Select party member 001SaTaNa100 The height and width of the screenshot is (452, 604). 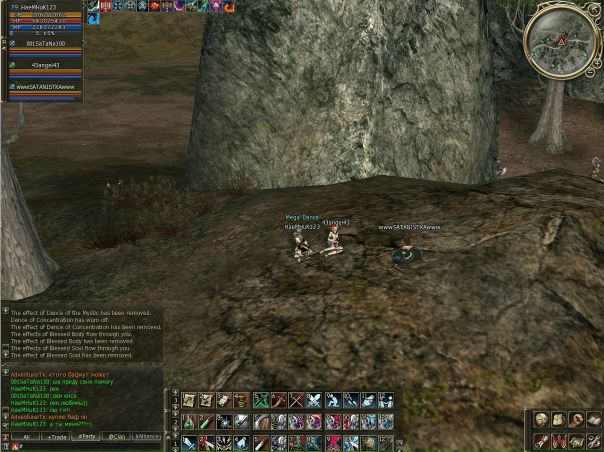tap(42, 44)
